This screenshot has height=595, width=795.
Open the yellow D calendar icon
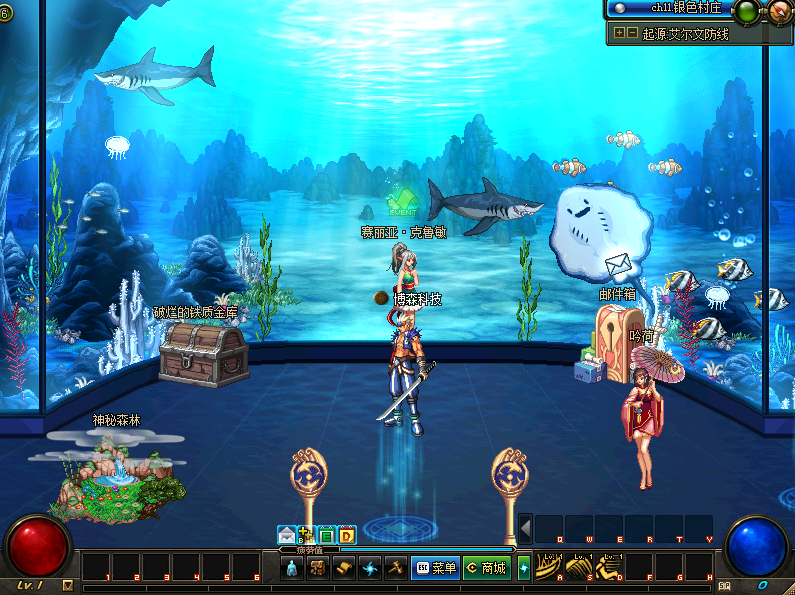(346, 535)
